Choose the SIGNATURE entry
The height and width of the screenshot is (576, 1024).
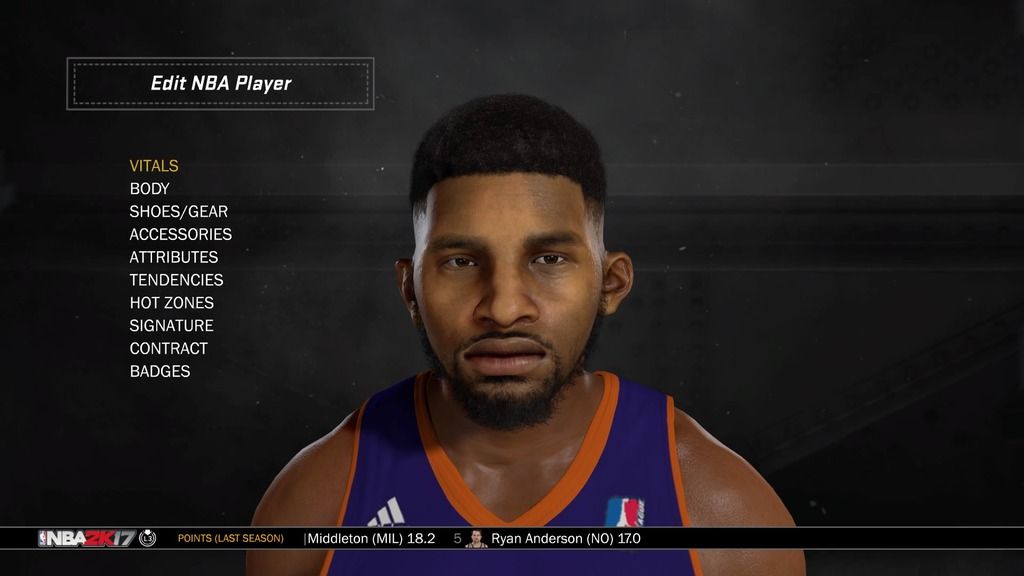pyautogui.click(x=172, y=326)
